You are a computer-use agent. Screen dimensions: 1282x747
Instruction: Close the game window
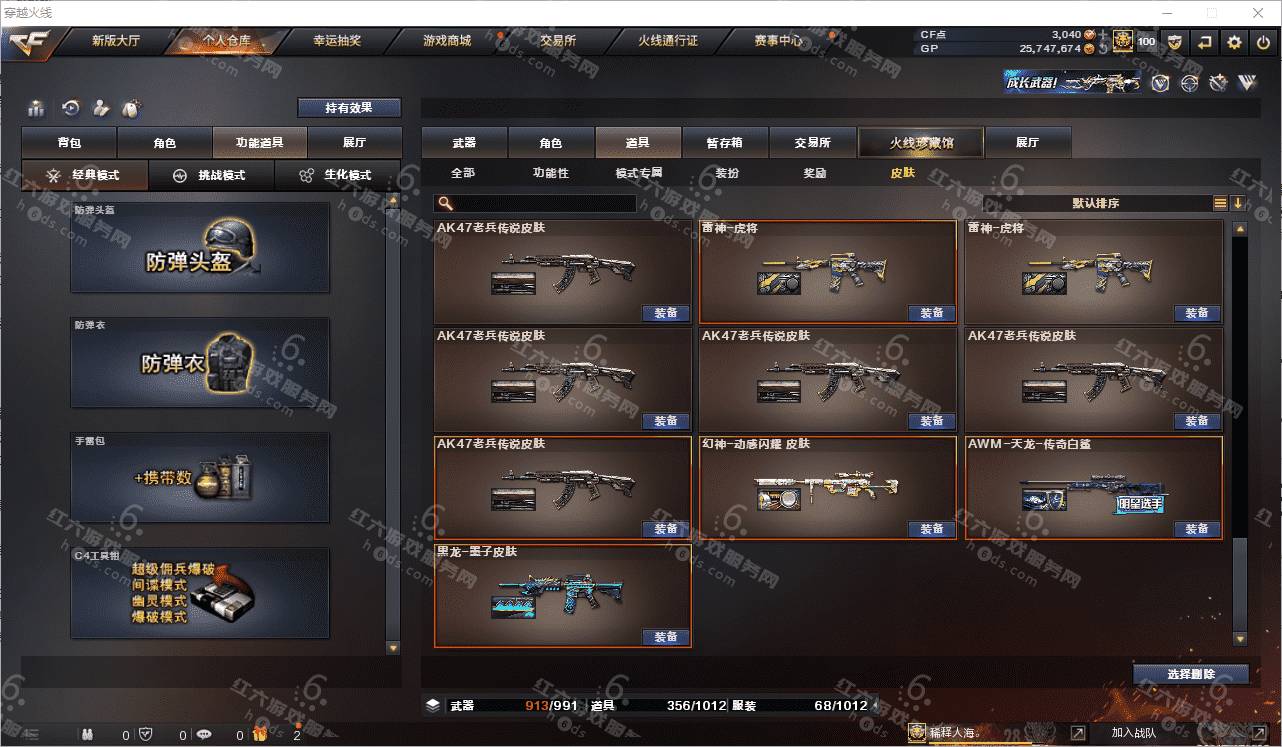click(x=1257, y=13)
